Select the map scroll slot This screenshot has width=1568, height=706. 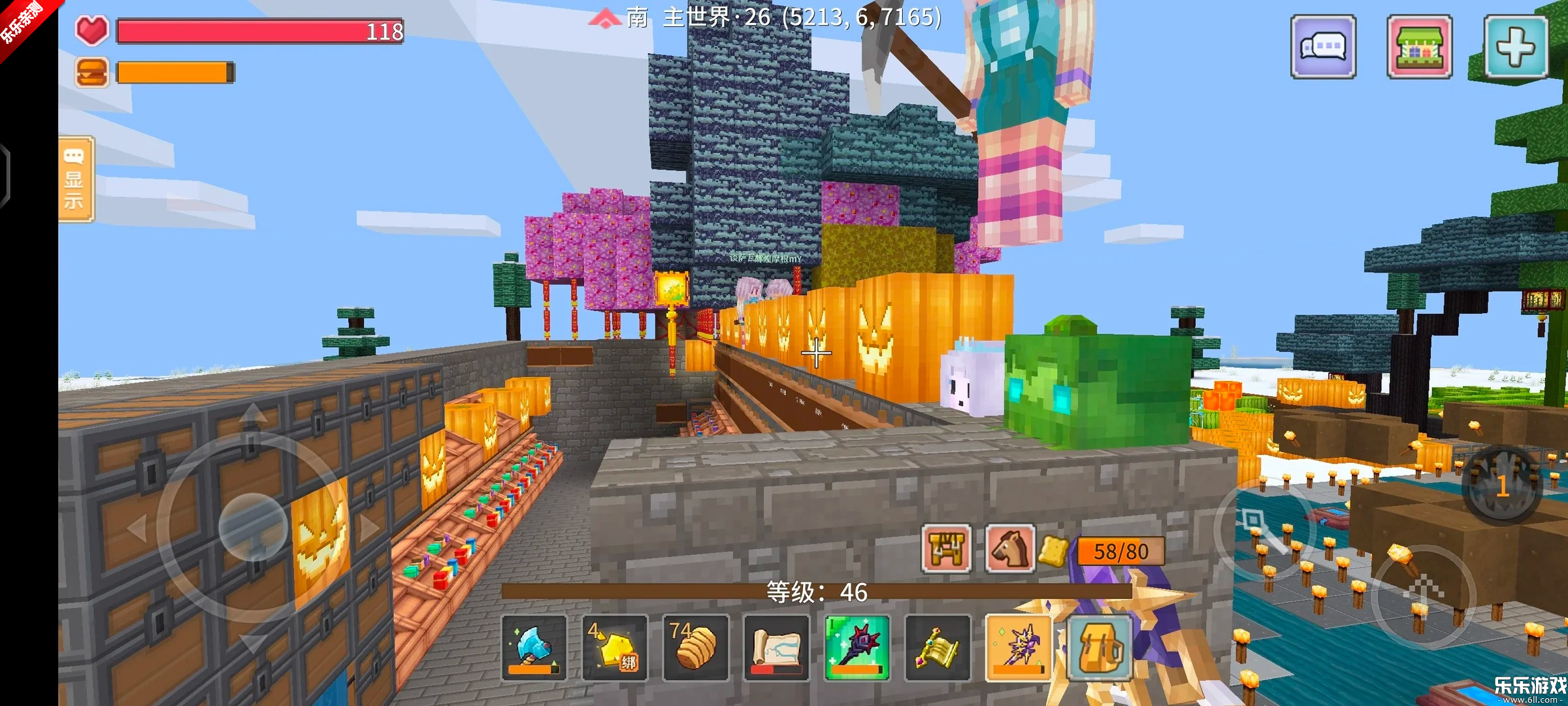click(x=776, y=647)
